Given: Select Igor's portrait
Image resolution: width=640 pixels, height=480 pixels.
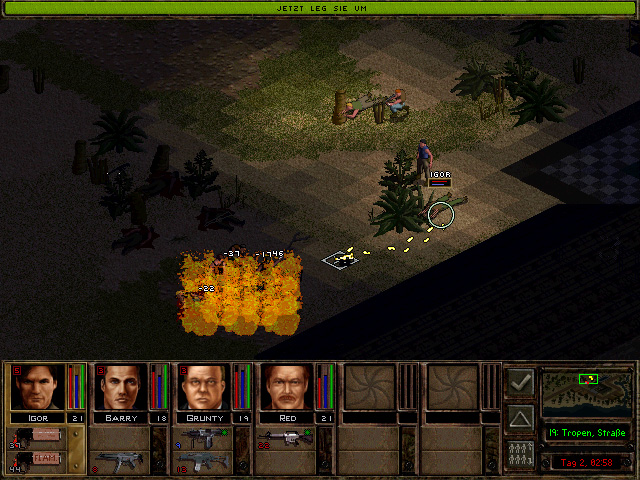Looking at the screenshot, I should click(38, 387).
